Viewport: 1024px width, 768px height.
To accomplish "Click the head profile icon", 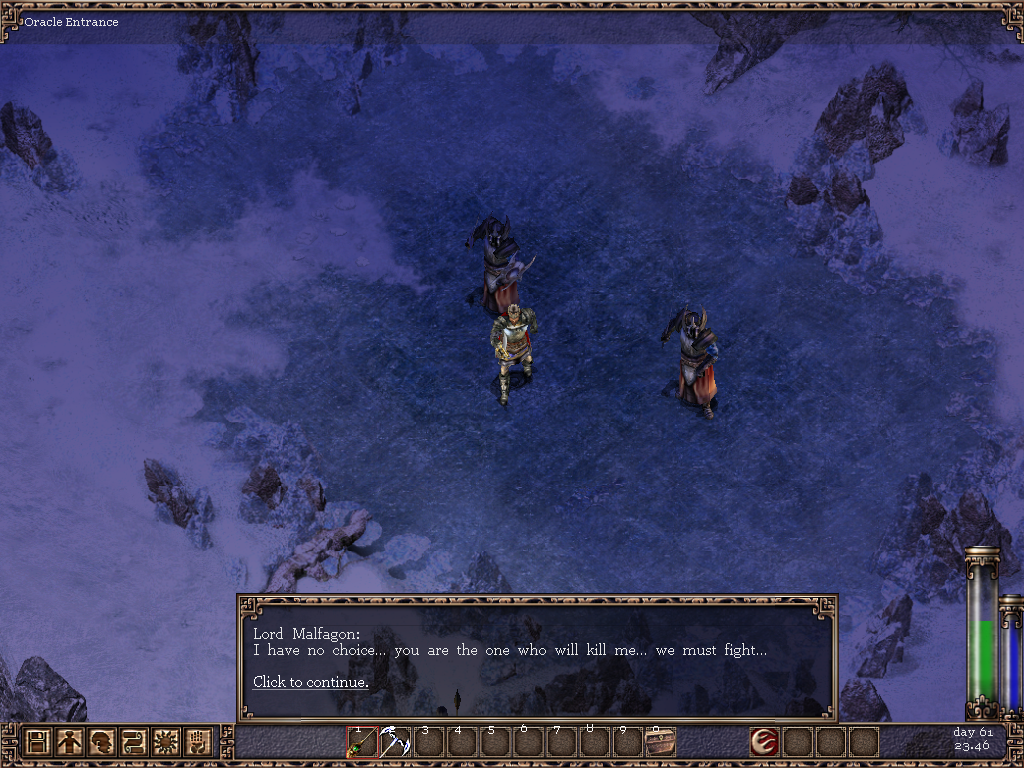I will tap(101, 742).
